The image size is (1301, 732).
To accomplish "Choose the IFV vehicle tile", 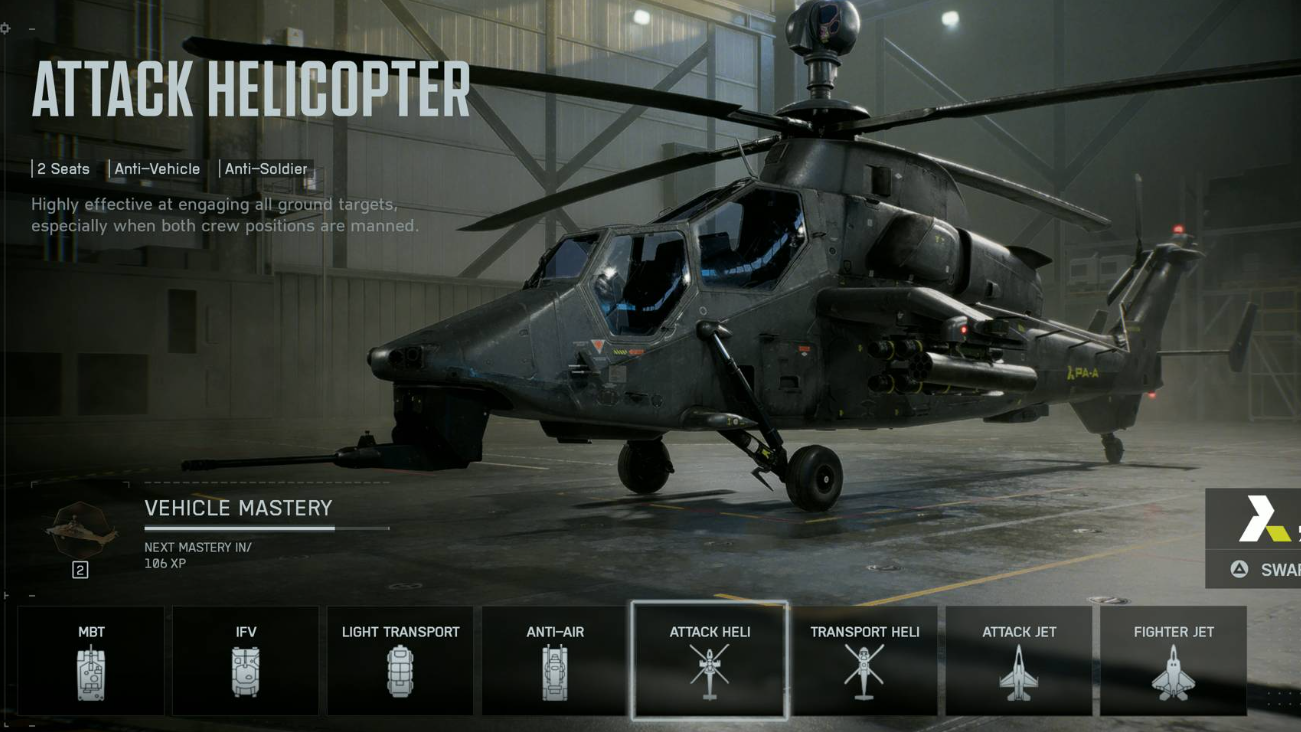I will coord(246,660).
